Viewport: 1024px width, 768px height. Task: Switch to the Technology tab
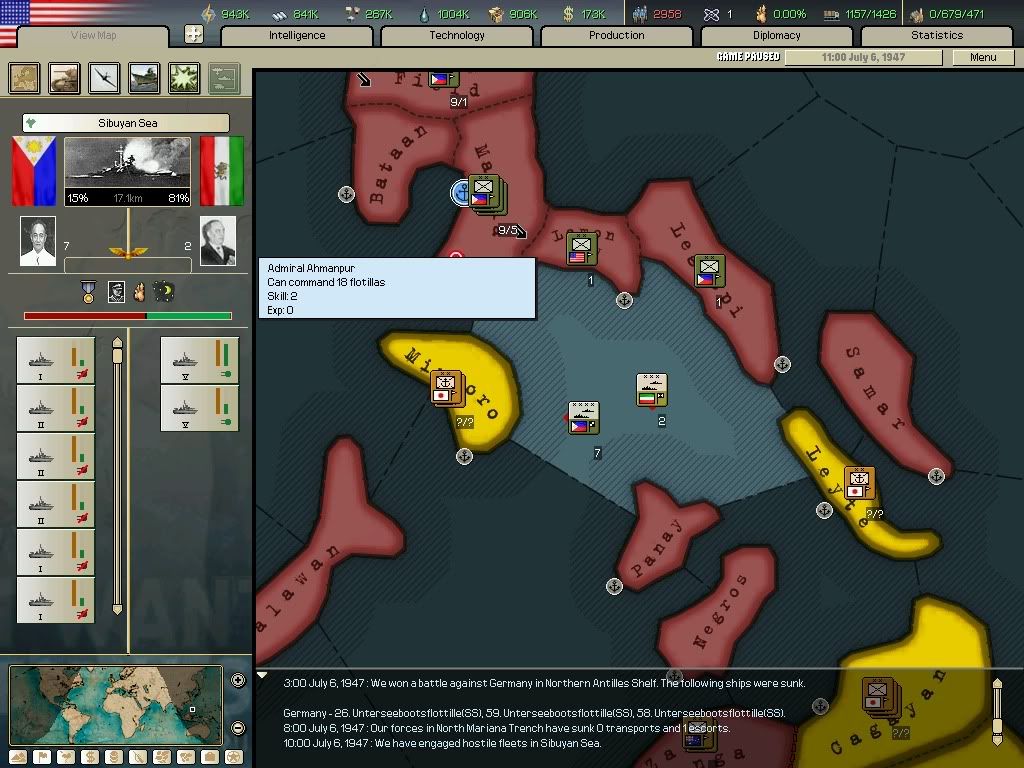click(x=457, y=35)
